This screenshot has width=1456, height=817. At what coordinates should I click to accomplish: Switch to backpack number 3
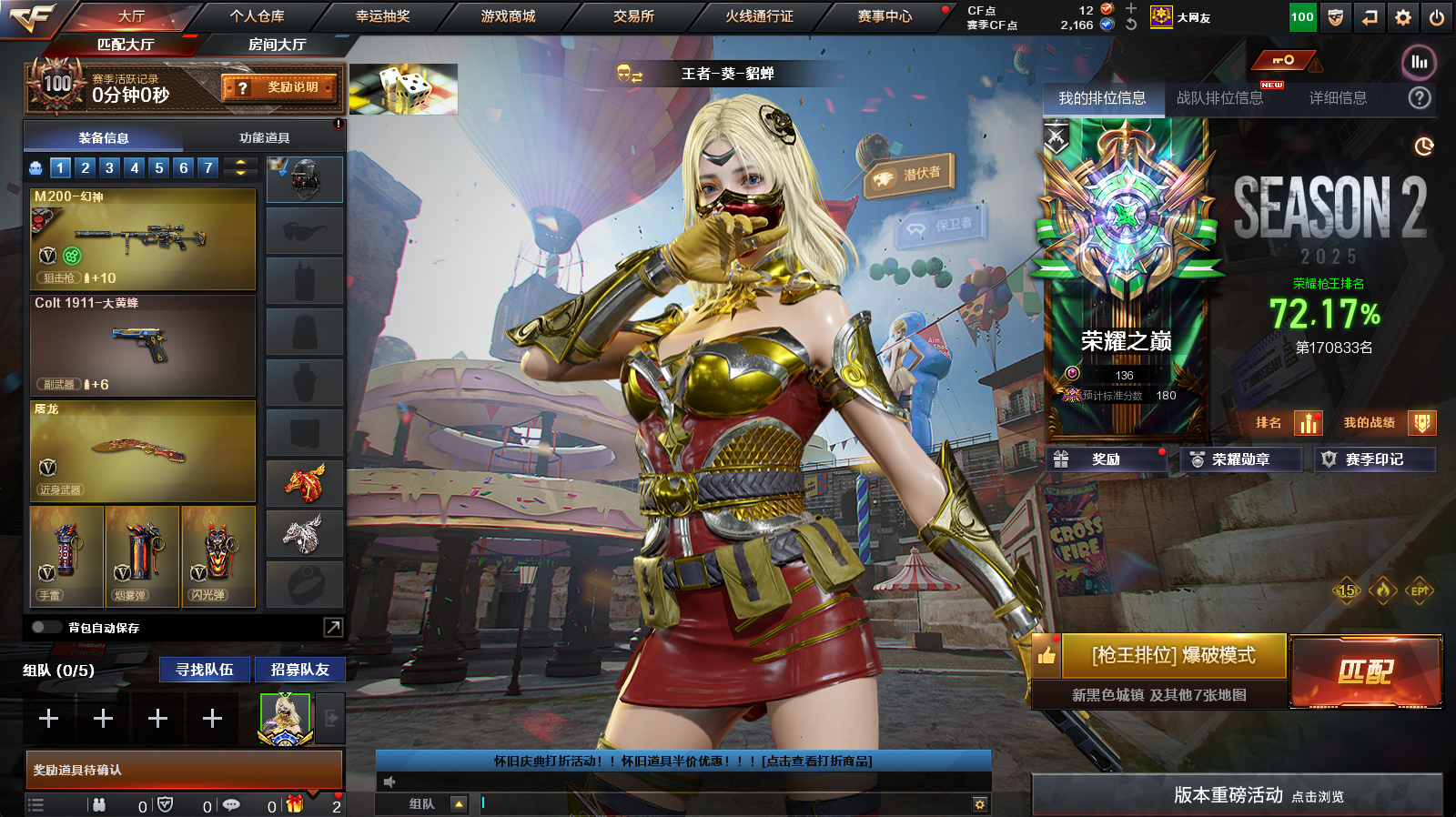click(x=109, y=167)
